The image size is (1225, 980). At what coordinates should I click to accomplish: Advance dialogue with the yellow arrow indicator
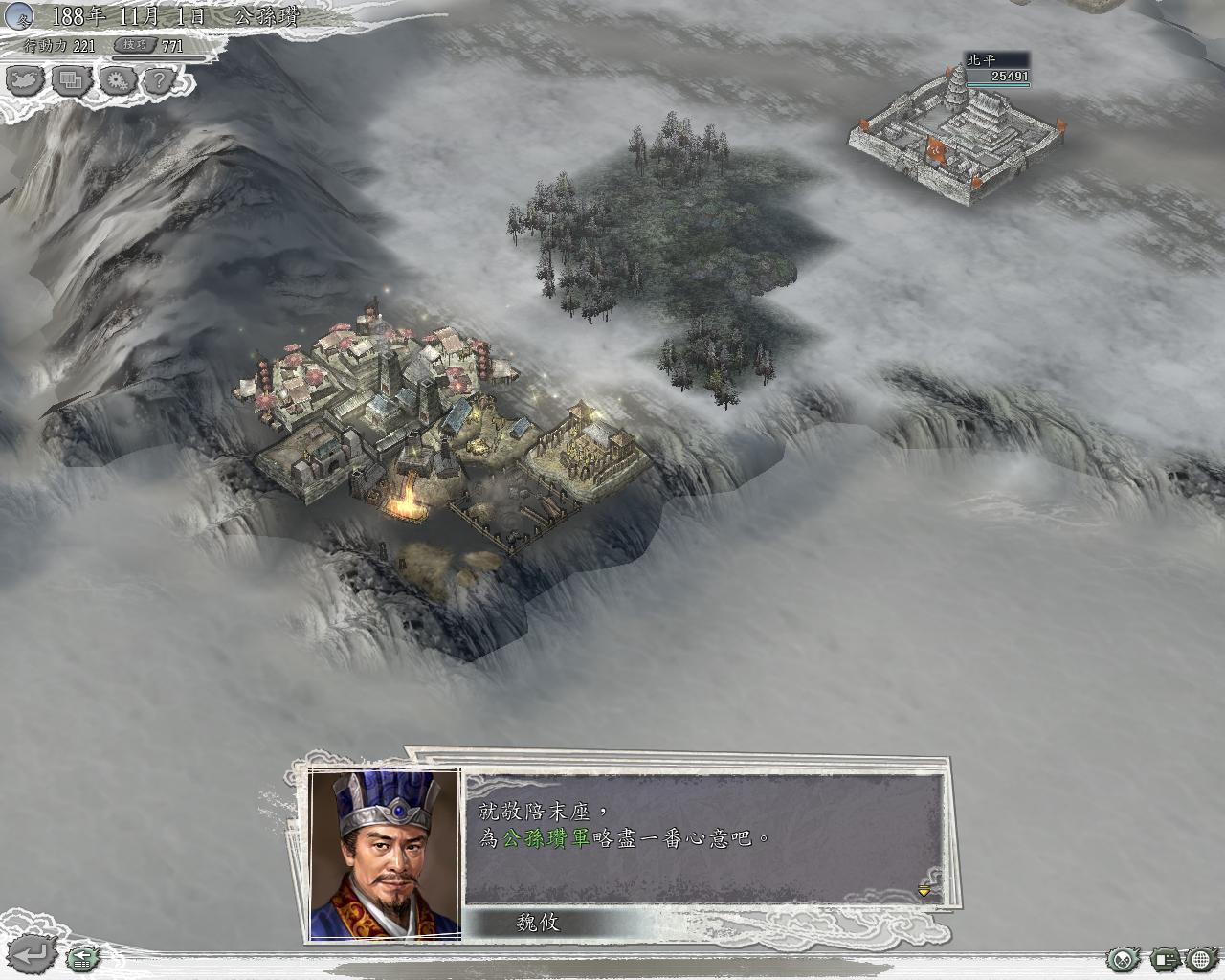click(x=924, y=892)
